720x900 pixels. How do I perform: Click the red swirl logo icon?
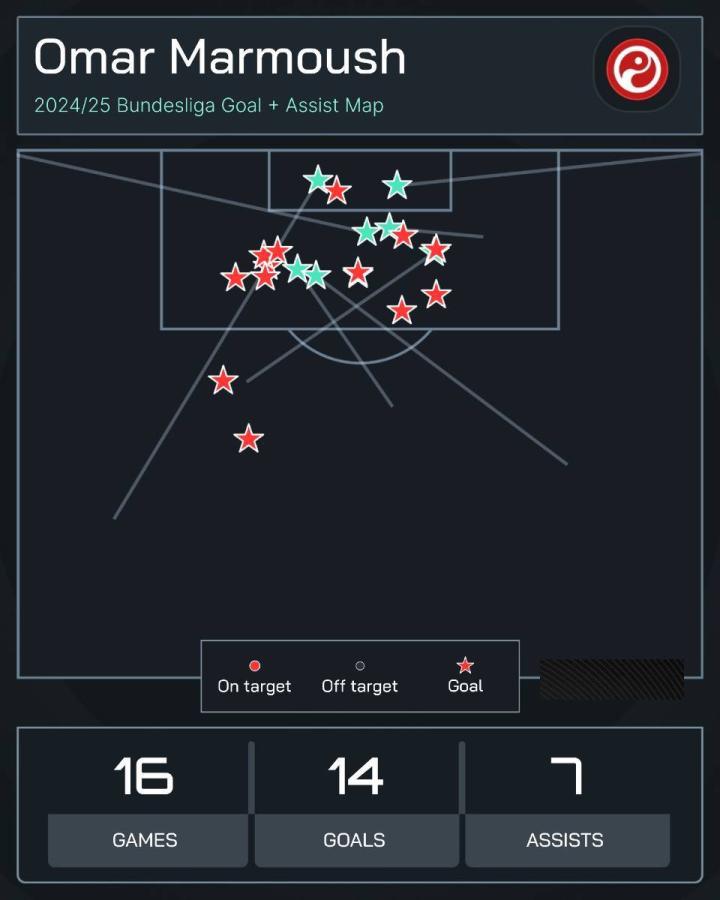(x=636, y=69)
